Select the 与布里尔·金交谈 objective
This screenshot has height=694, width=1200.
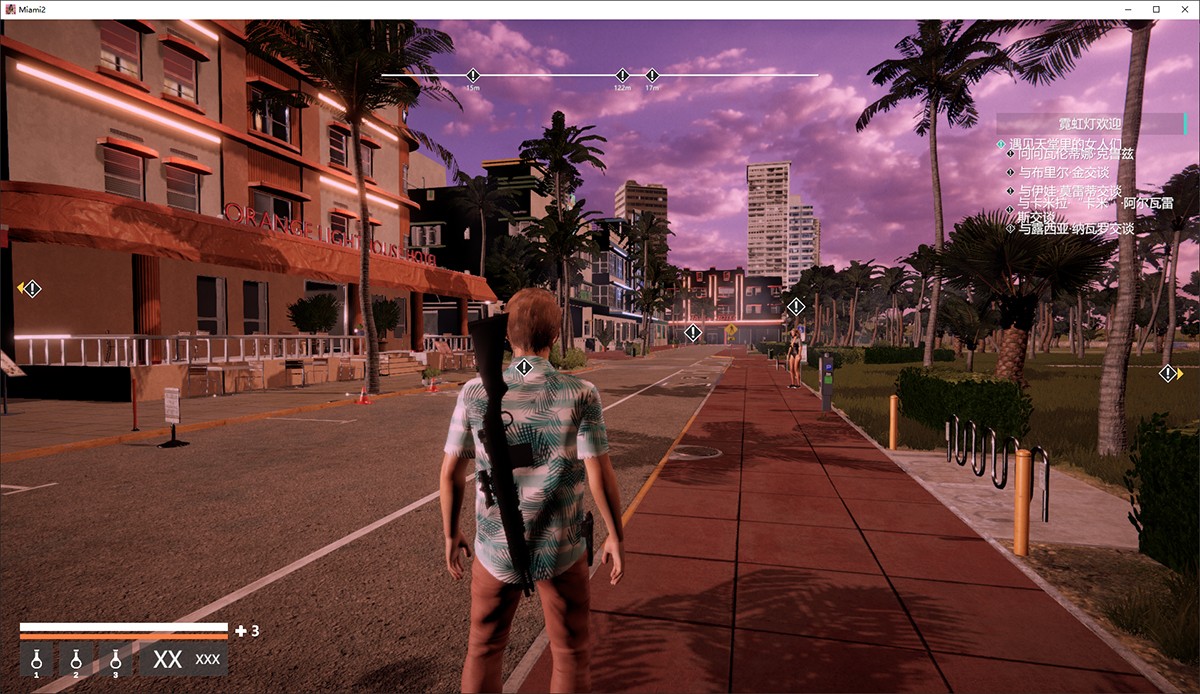(1068, 172)
